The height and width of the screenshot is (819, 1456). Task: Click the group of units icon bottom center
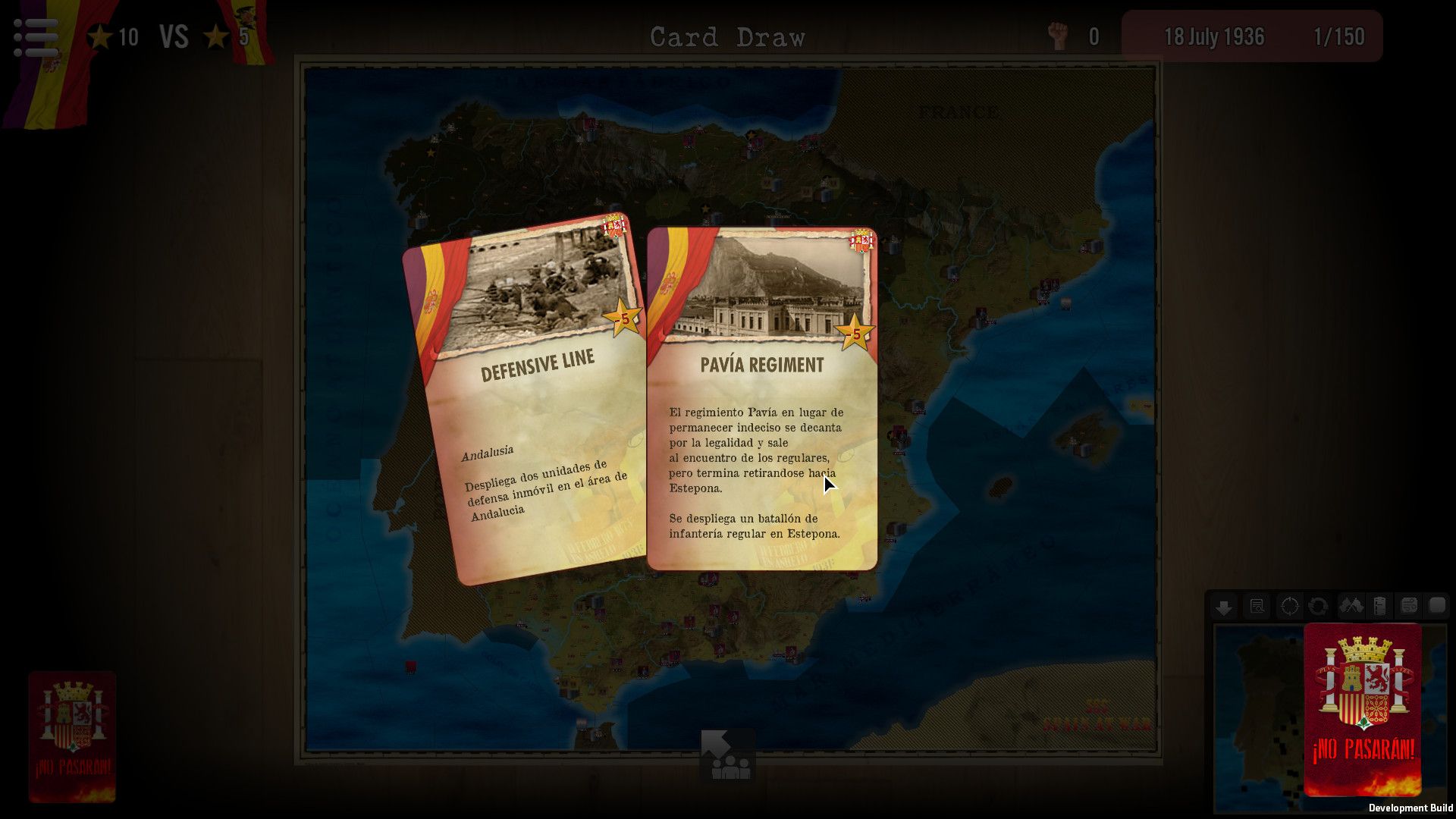[x=730, y=767]
